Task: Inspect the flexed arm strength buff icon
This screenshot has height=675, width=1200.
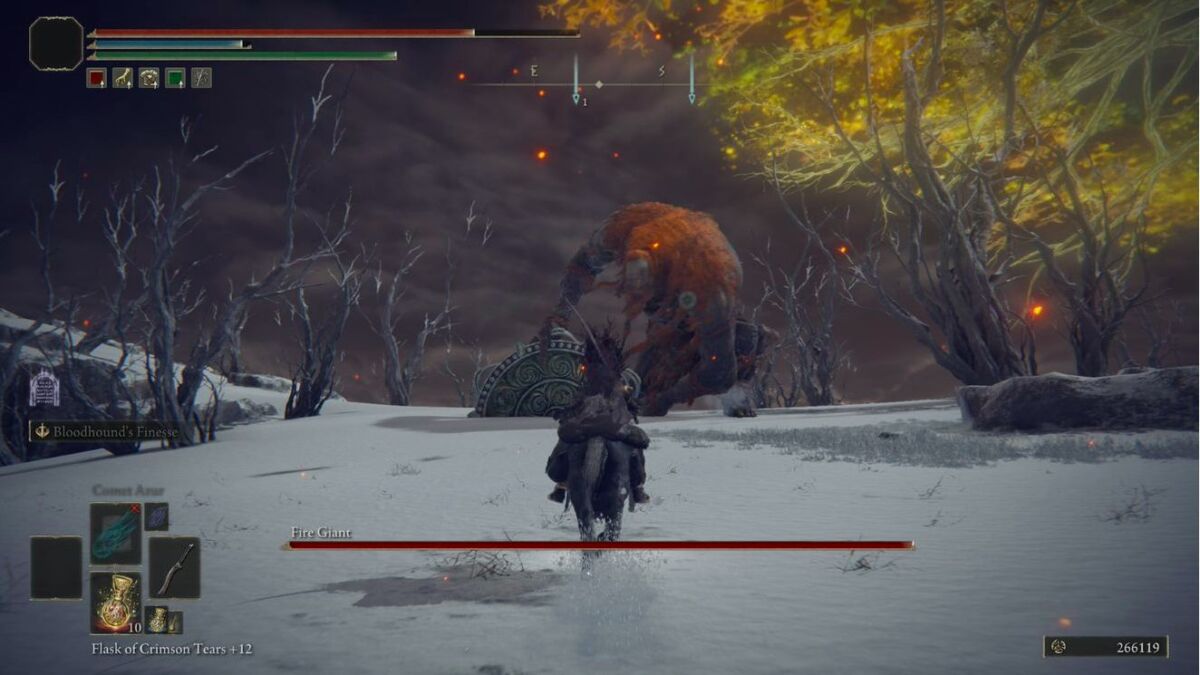Action: pyautogui.click(x=122, y=78)
